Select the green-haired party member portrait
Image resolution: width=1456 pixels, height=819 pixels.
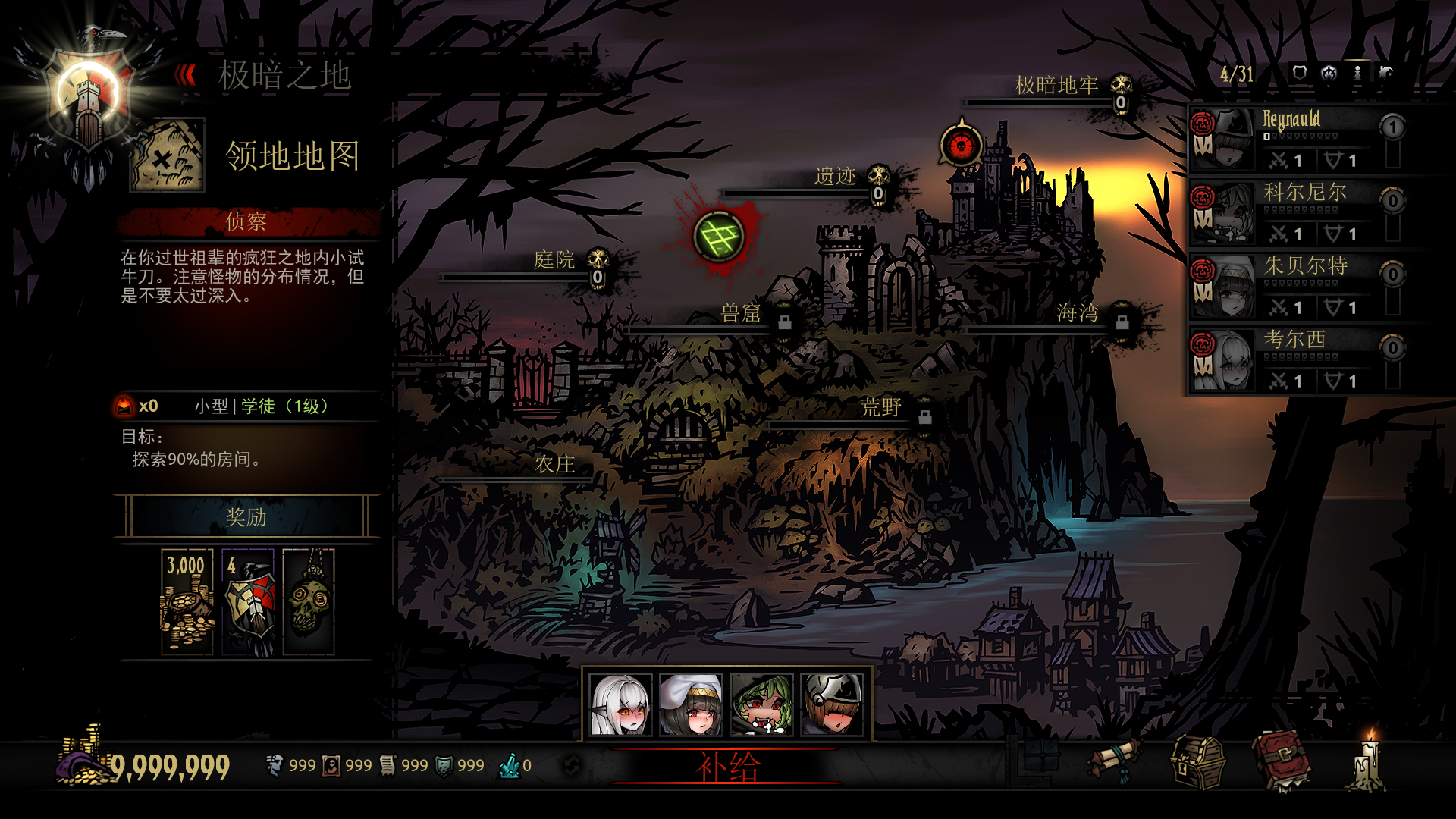click(x=761, y=704)
